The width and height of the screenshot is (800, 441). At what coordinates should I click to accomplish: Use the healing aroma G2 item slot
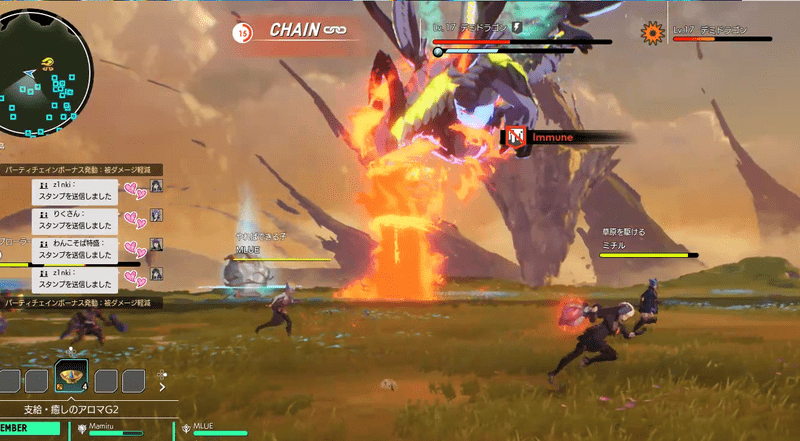tap(71, 378)
